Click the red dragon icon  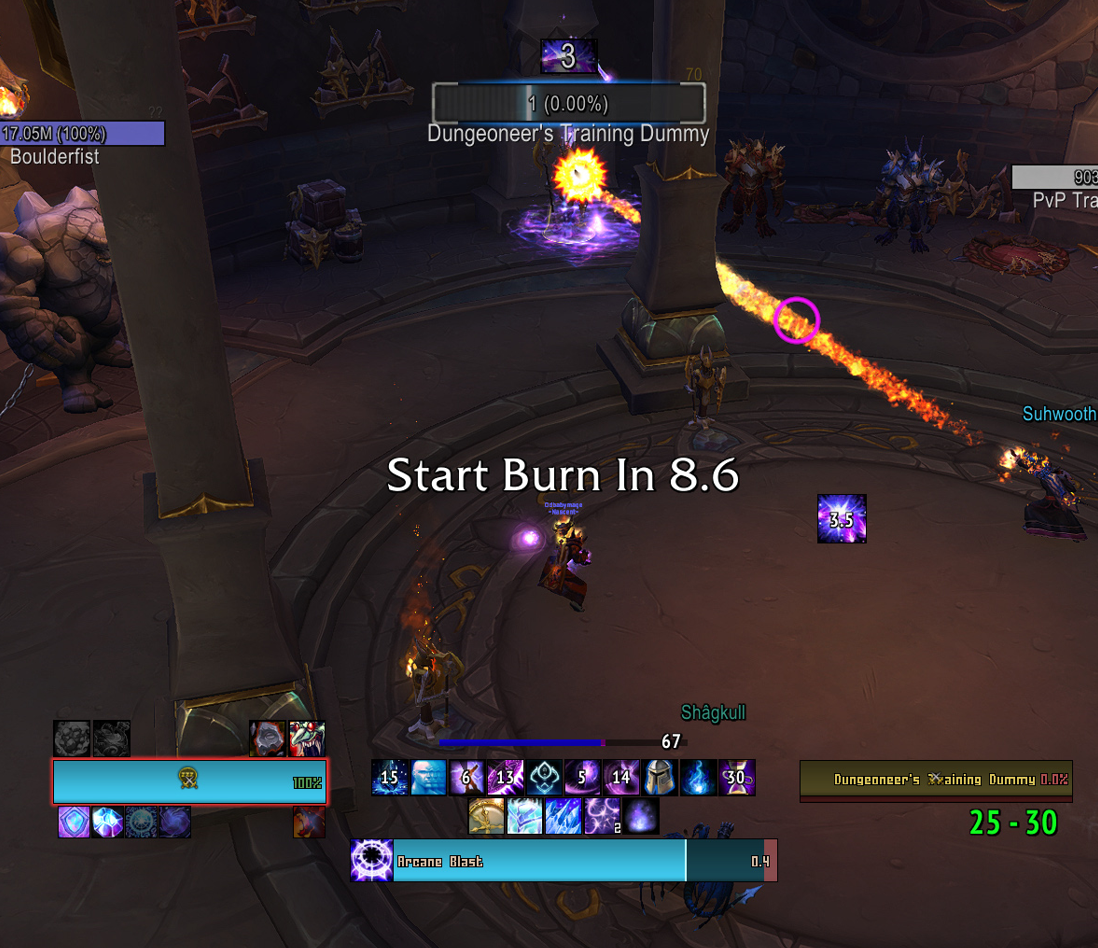click(309, 822)
